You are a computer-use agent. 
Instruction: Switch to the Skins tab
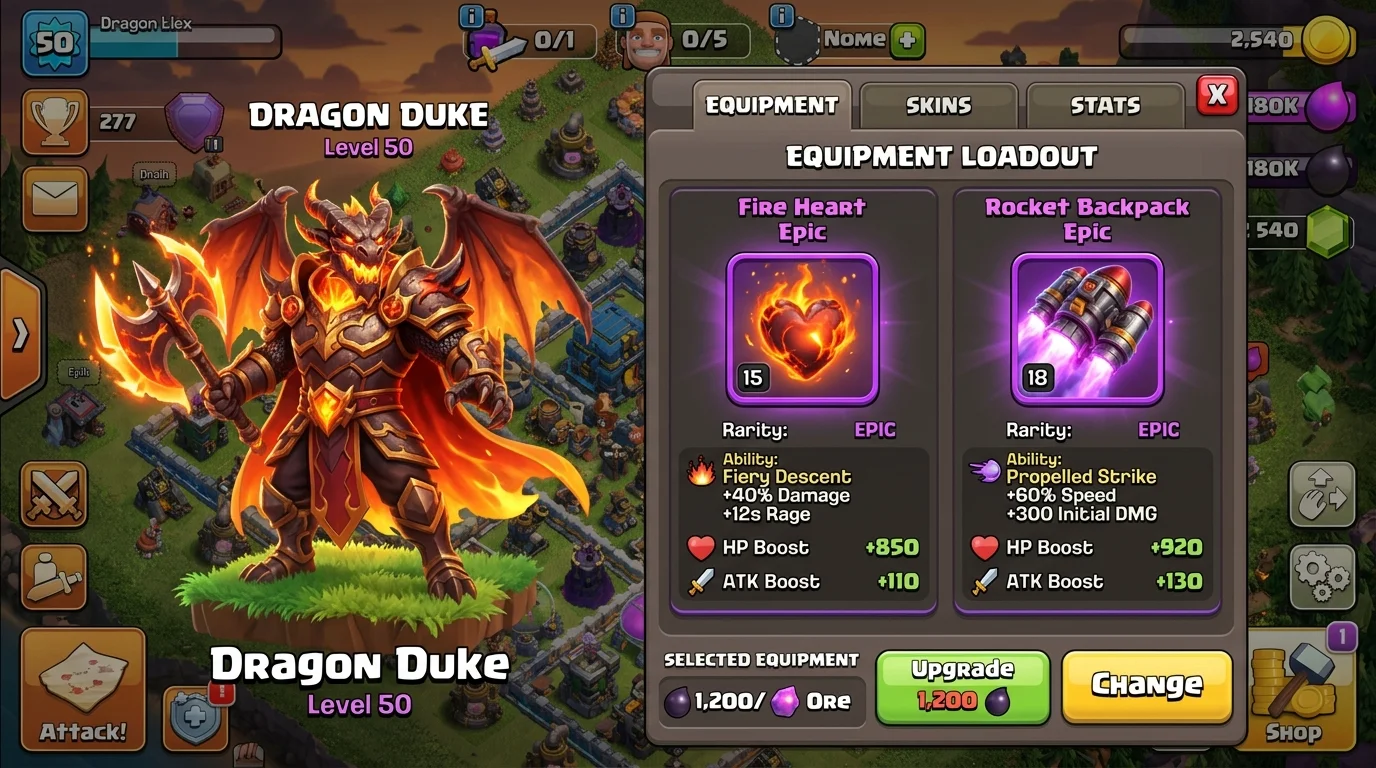click(x=938, y=104)
